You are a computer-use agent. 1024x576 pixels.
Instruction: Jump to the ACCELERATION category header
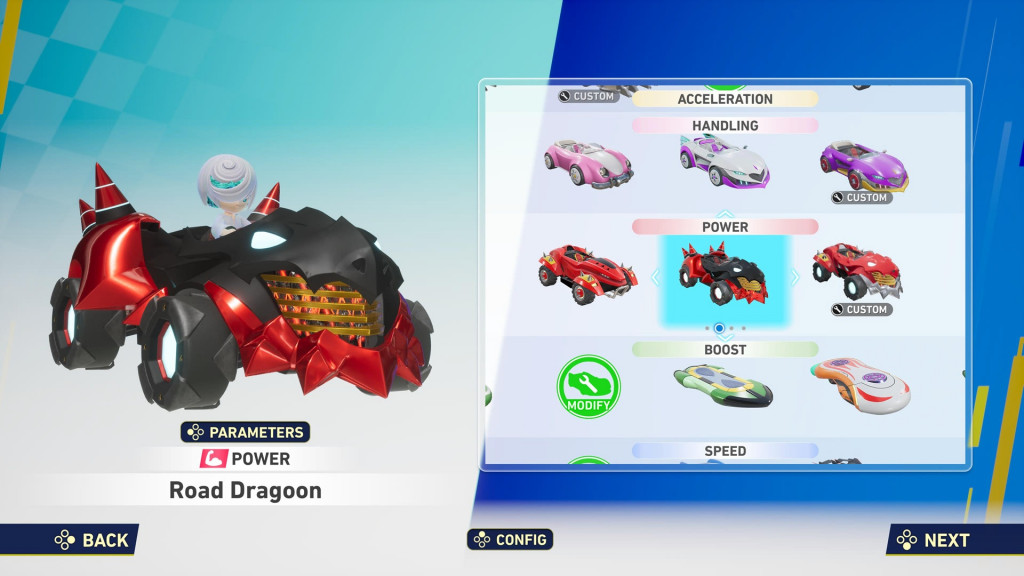coord(725,99)
